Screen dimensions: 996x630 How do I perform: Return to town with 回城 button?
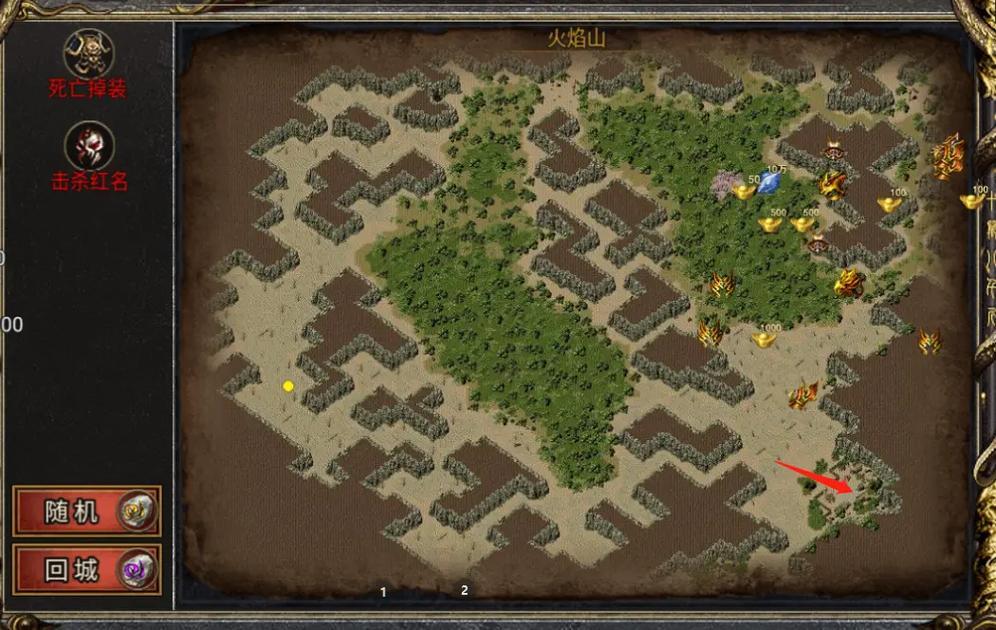tap(87, 570)
